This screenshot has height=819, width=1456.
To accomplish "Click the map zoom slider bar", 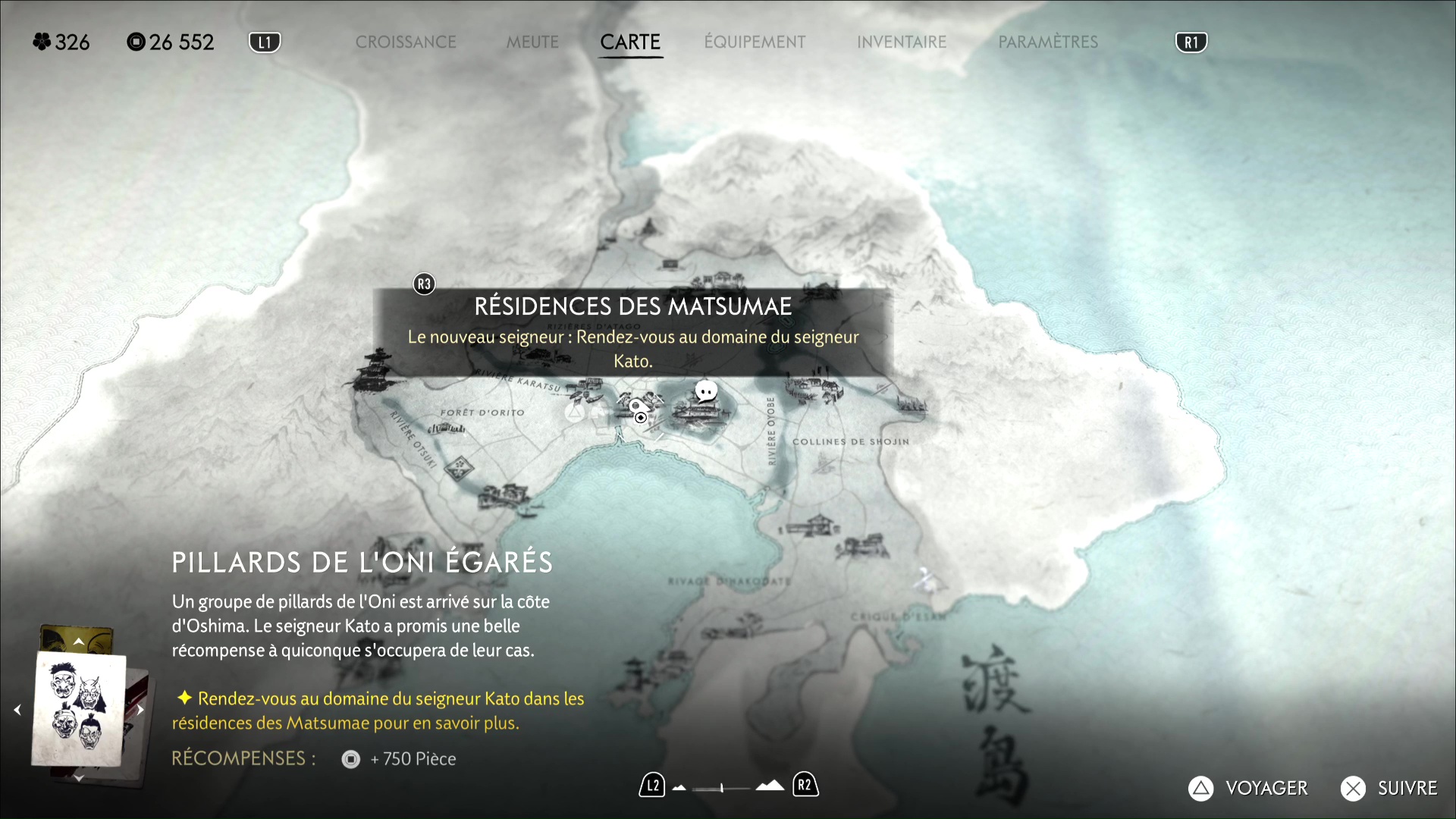I will pos(721,788).
